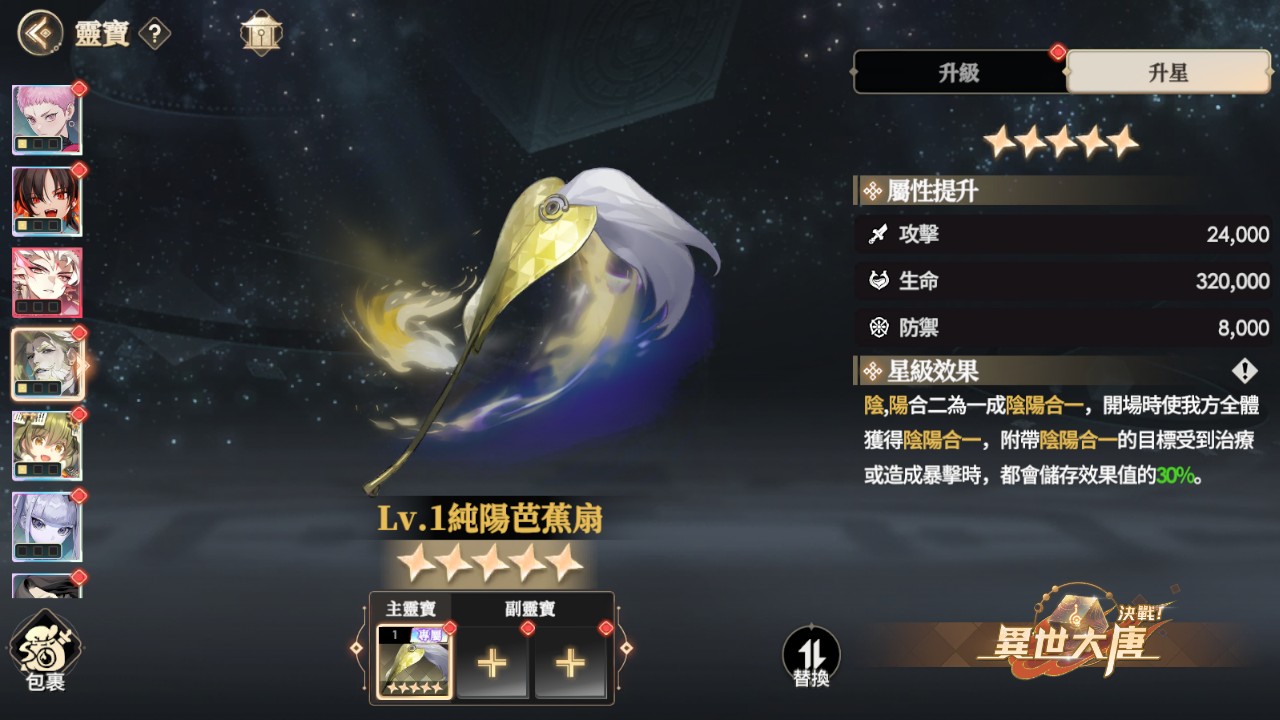Switch to the 升級 tab
Image resolution: width=1280 pixels, height=720 pixels.
point(958,72)
